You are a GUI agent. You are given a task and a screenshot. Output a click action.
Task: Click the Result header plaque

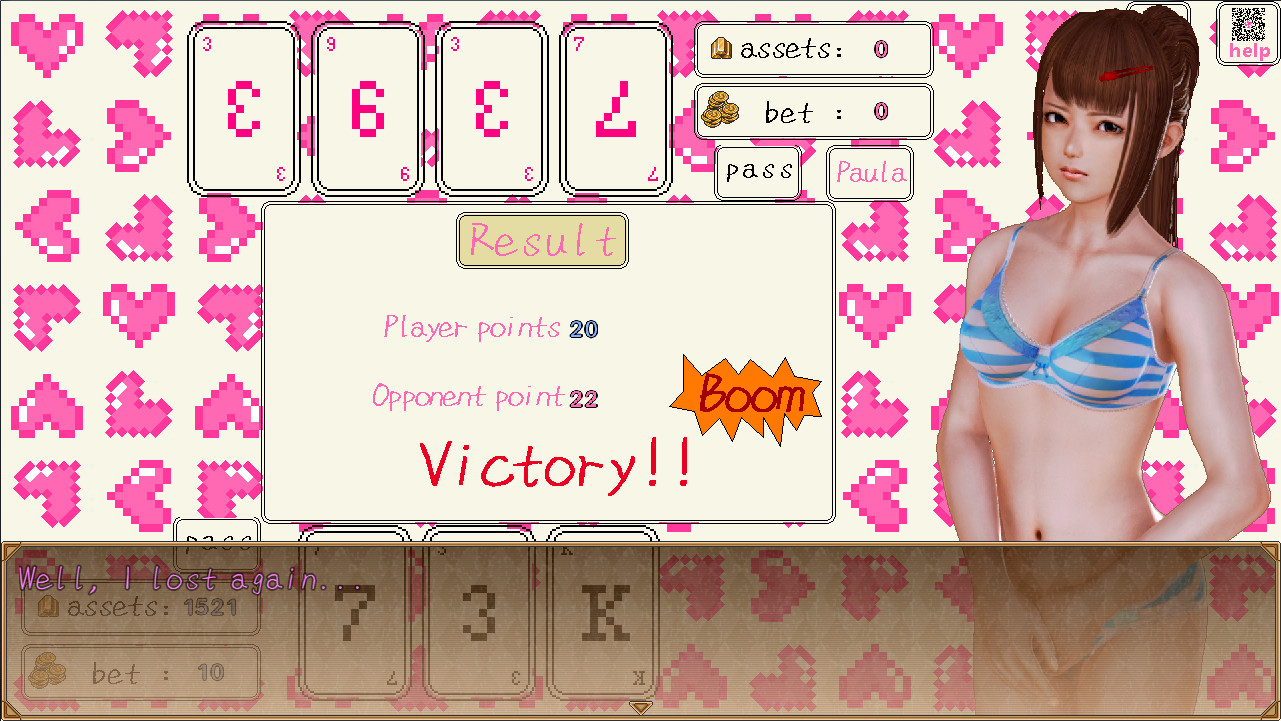(542, 240)
